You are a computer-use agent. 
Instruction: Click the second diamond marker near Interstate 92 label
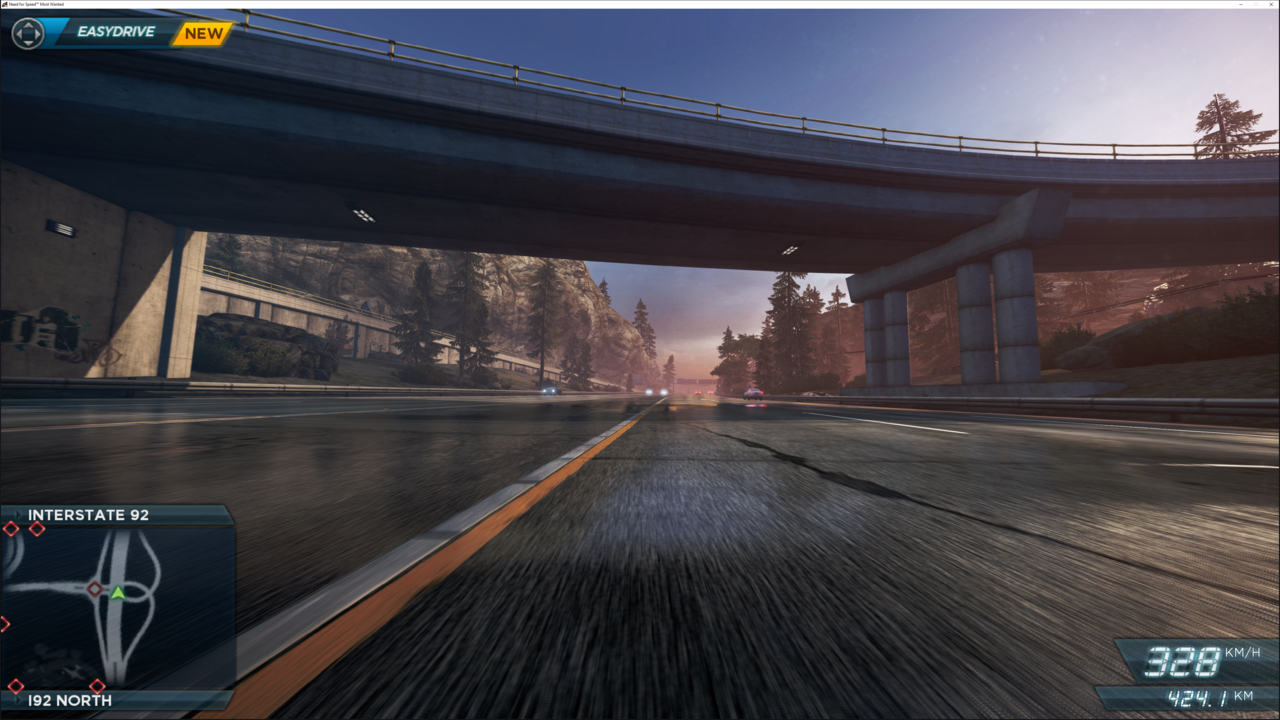[37, 530]
